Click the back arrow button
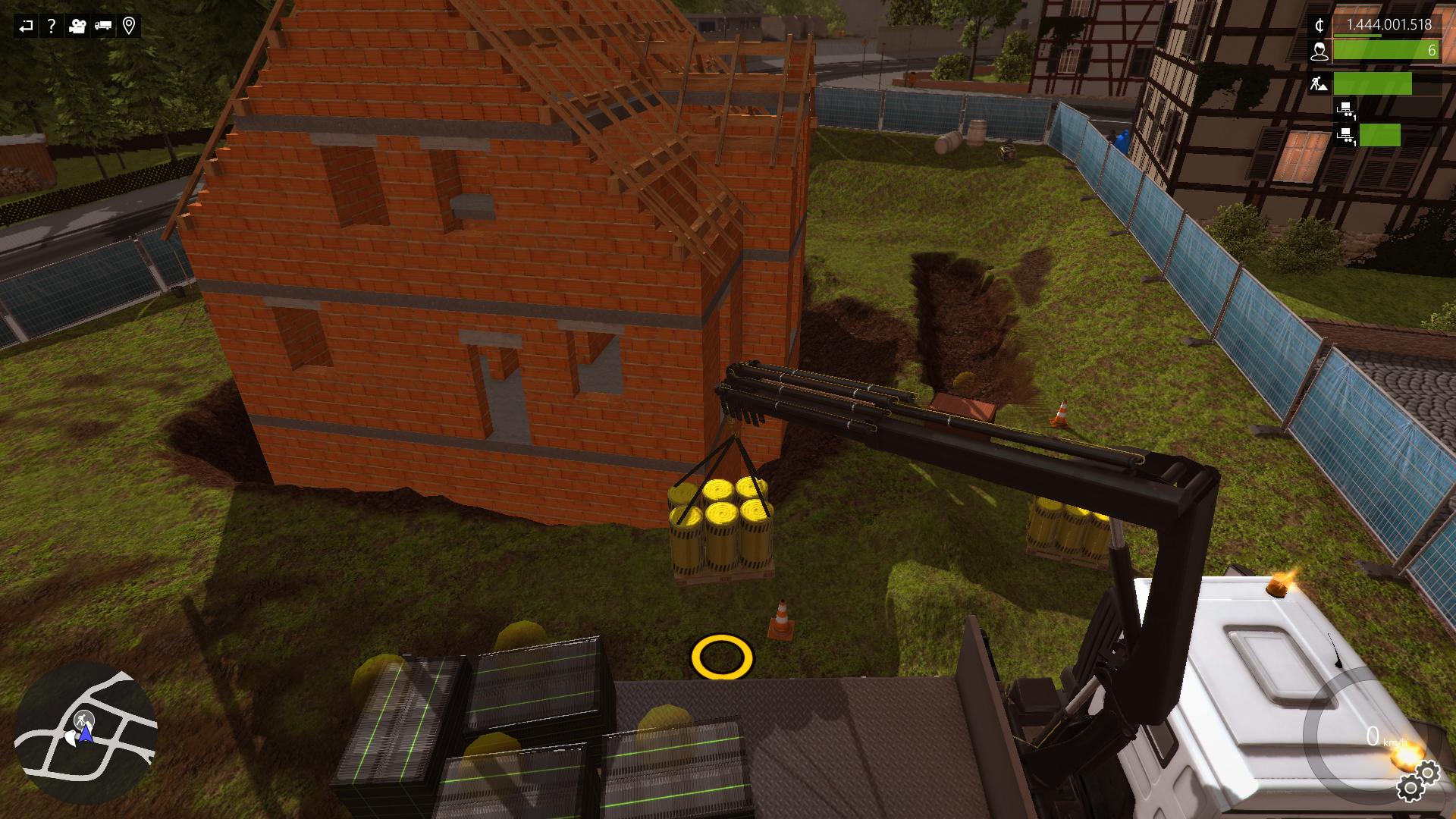This screenshot has height=819, width=1456. 27,27
